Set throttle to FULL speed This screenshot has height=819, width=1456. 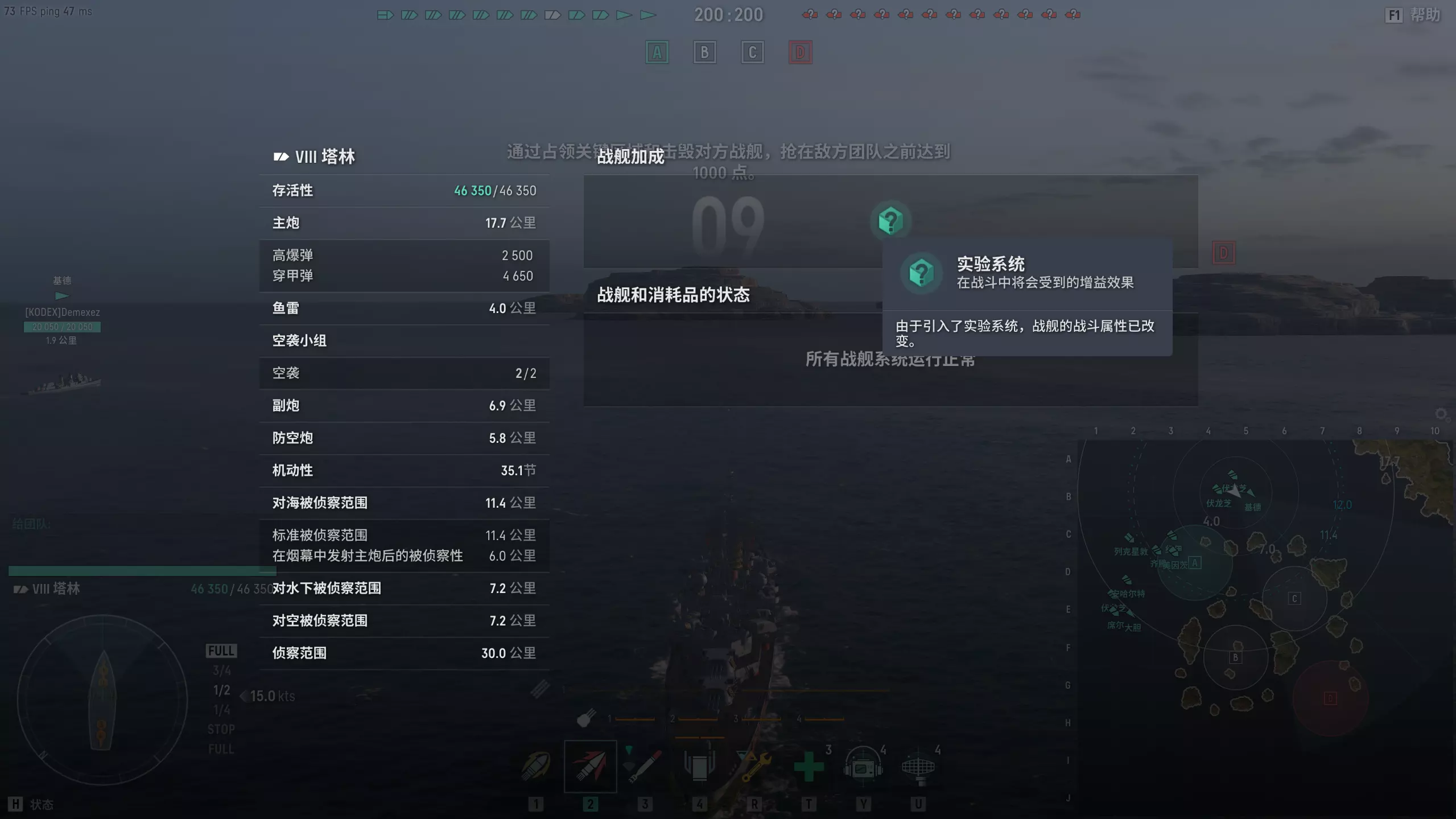click(x=221, y=651)
